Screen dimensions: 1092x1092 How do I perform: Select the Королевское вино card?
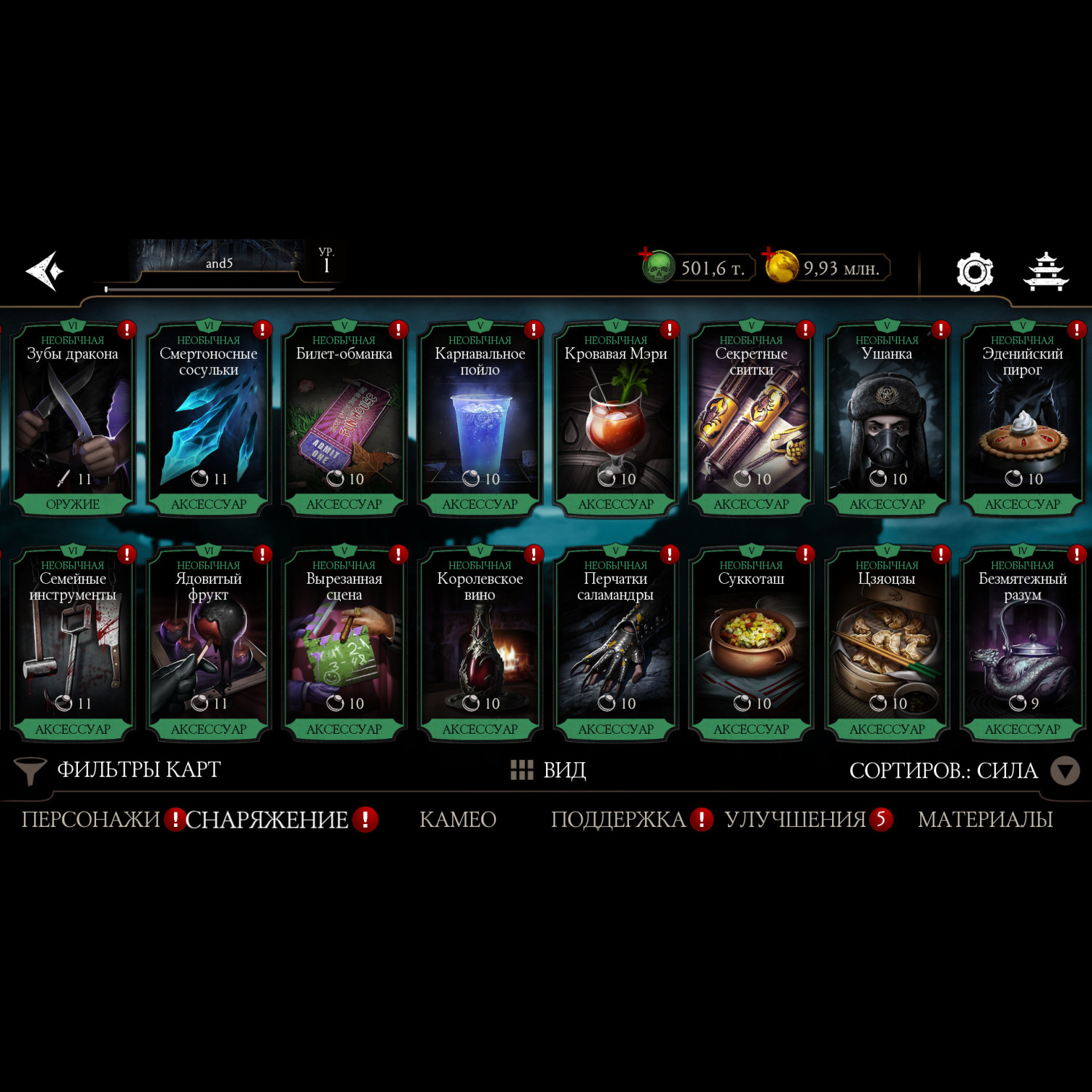pos(480,644)
